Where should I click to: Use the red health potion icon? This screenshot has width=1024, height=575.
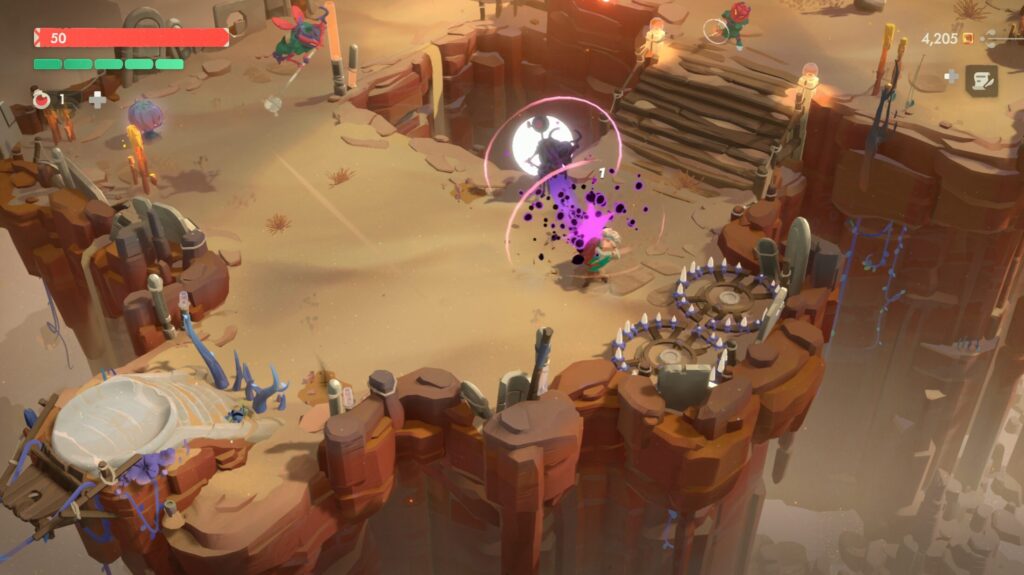pos(41,99)
